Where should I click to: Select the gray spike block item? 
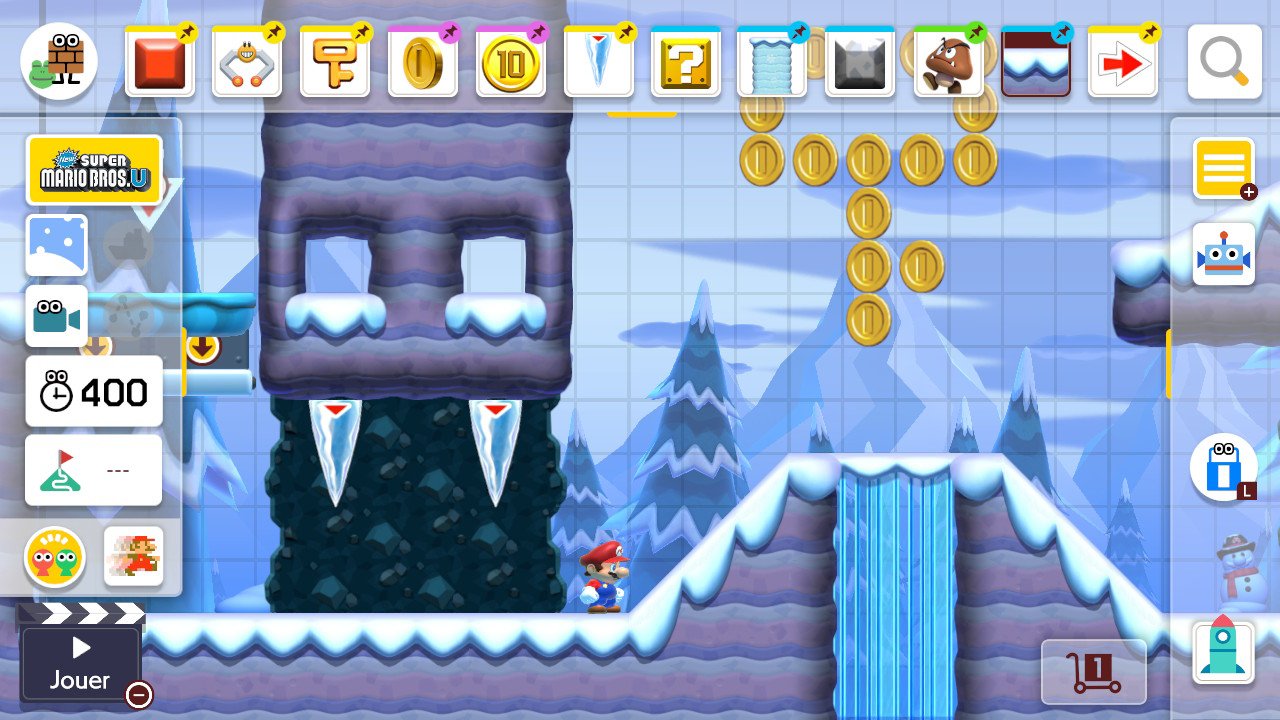pos(860,62)
